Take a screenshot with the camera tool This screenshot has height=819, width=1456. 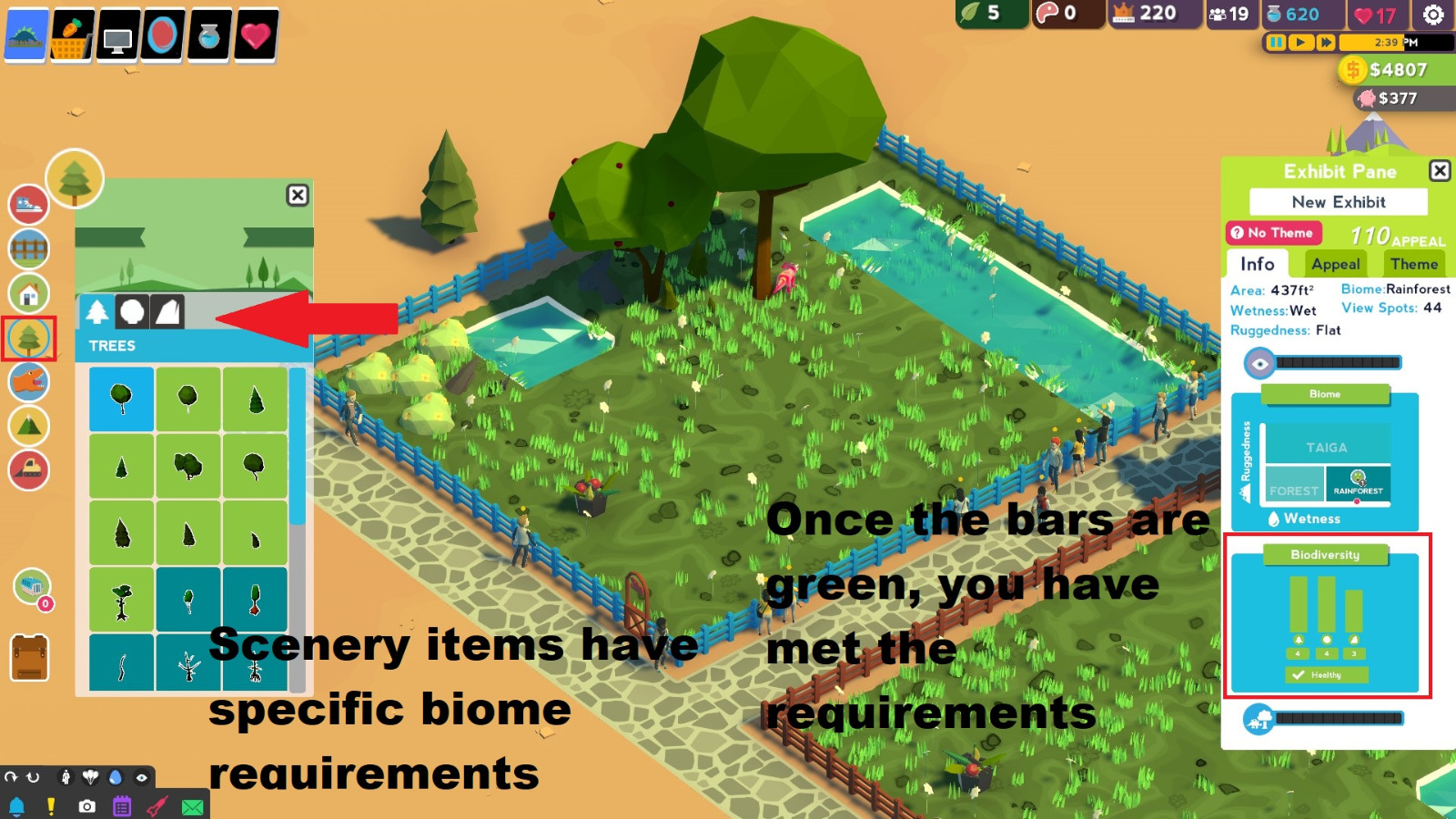pyautogui.click(x=86, y=804)
